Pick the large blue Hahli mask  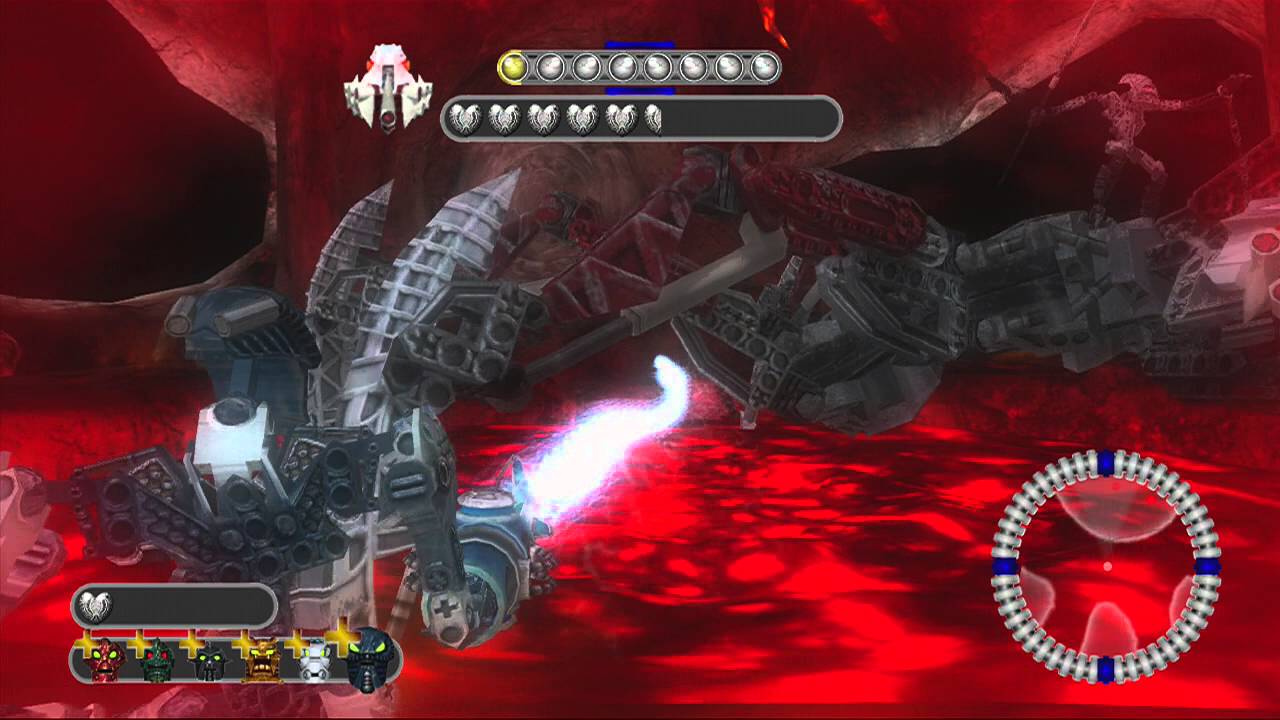point(369,658)
